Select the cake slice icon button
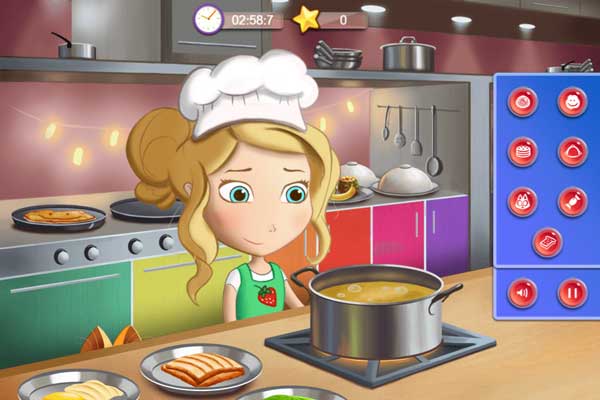The height and width of the screenshot is (400, 600). pyautogui.click(x=548, y=243)
